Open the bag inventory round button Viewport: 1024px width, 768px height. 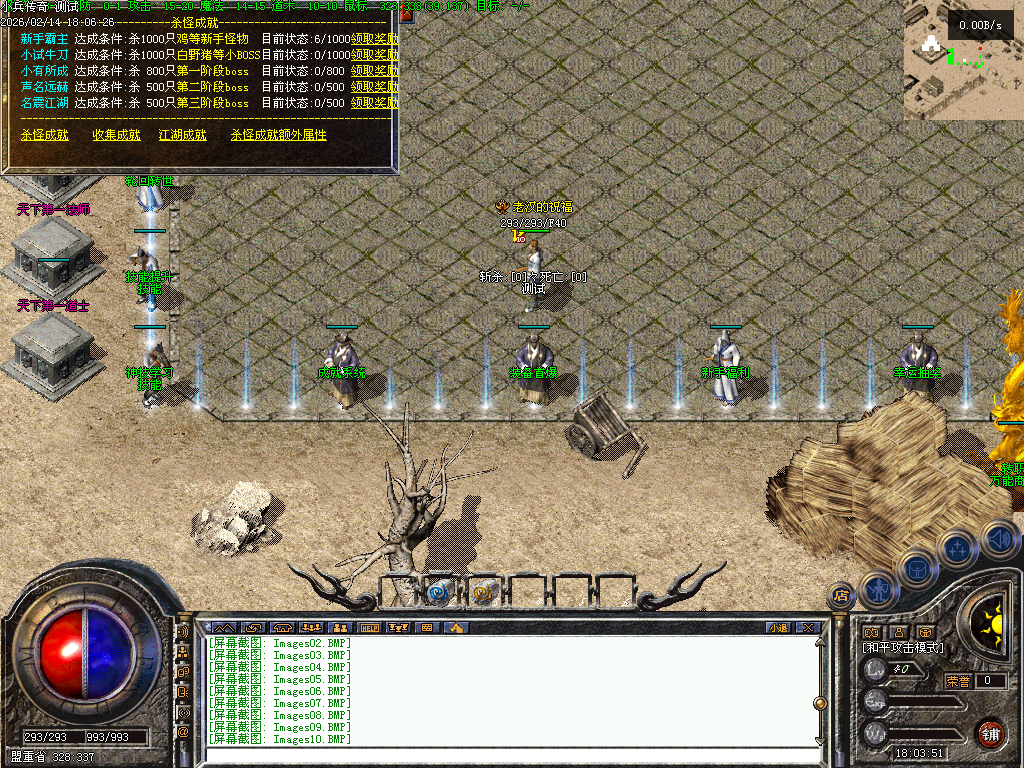[918, 568]
